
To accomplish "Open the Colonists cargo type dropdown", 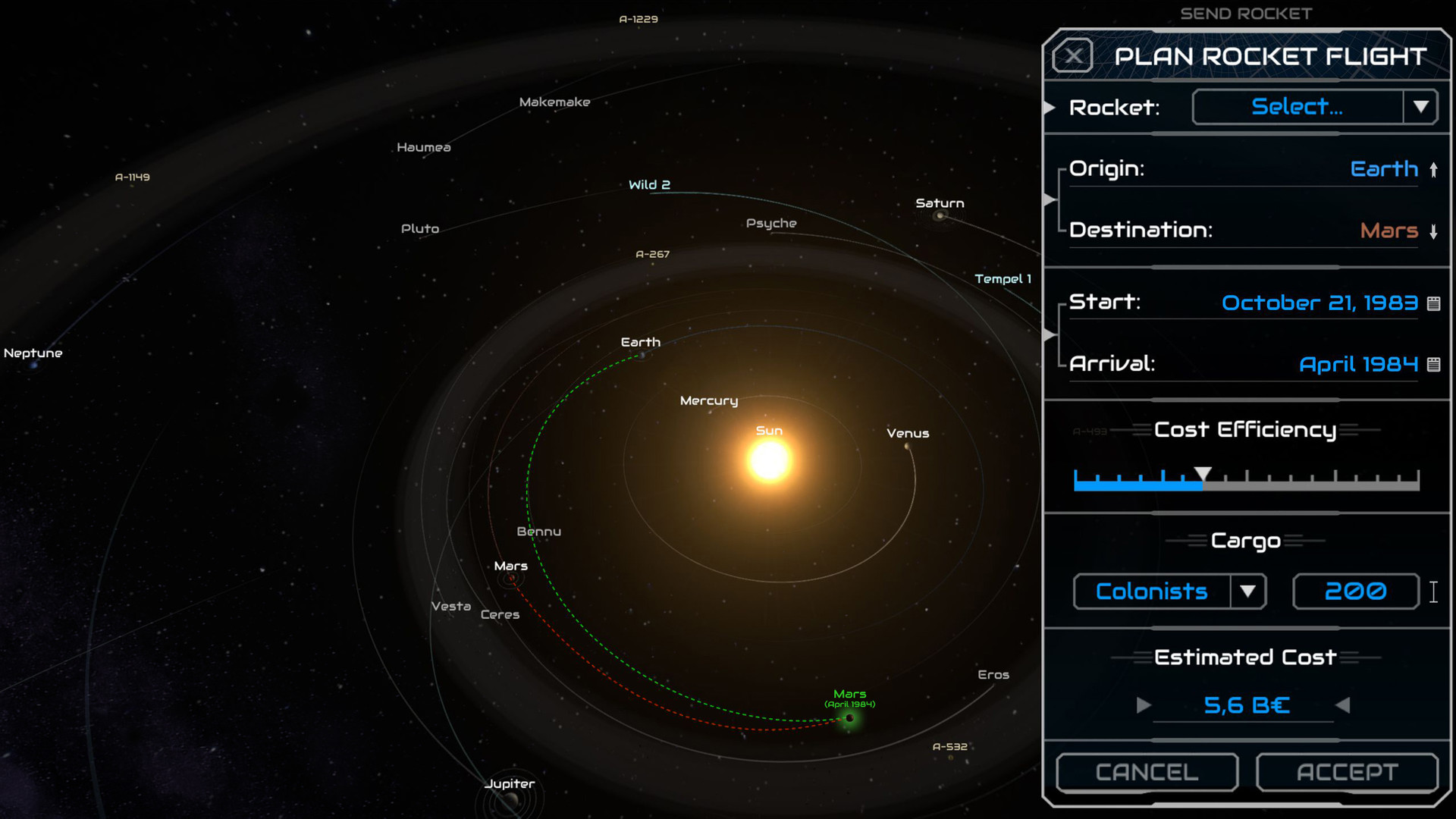I will 1150,591.
